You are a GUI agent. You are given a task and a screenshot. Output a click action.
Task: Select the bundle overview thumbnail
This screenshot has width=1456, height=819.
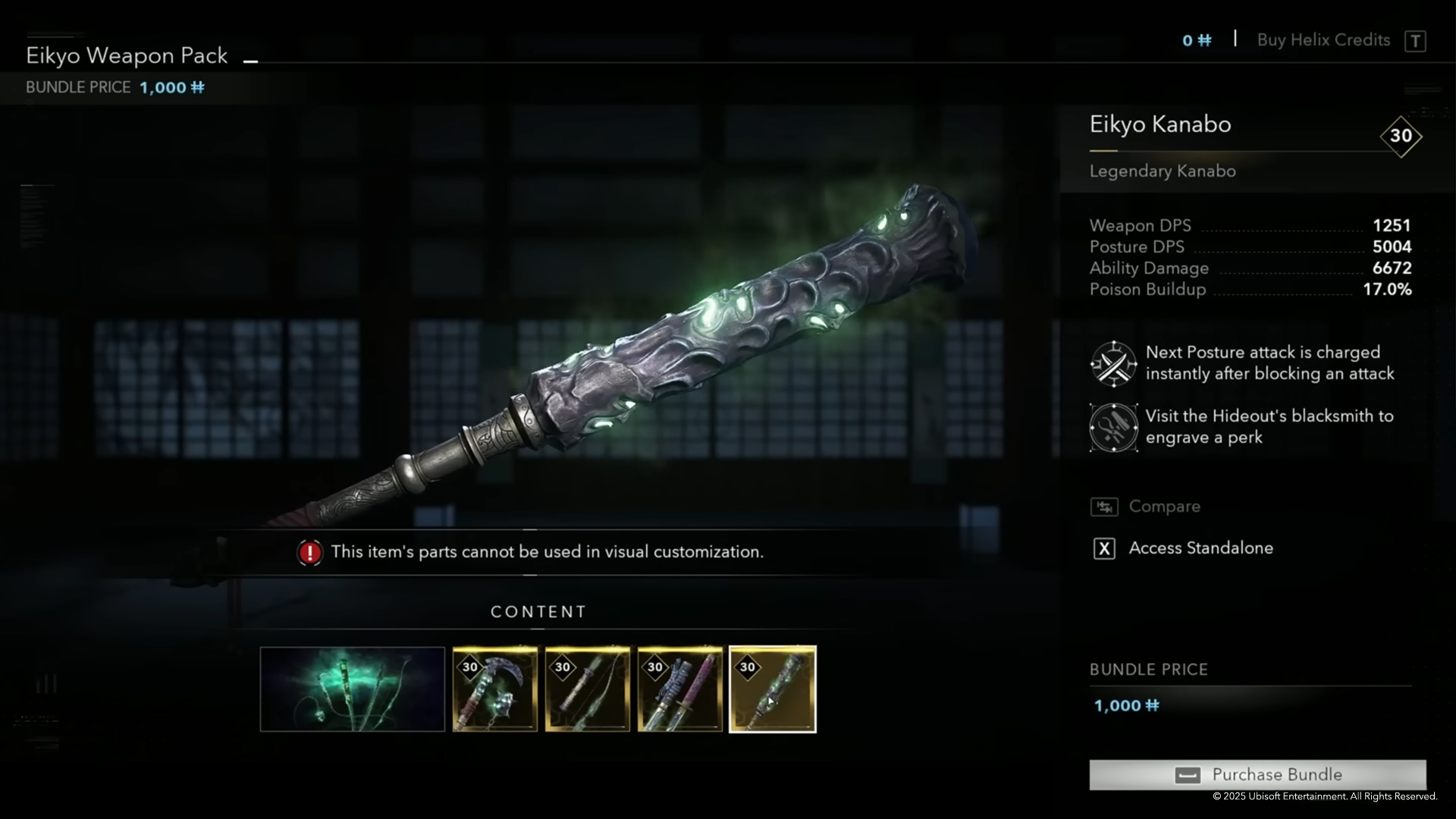[x=352, y=689]
